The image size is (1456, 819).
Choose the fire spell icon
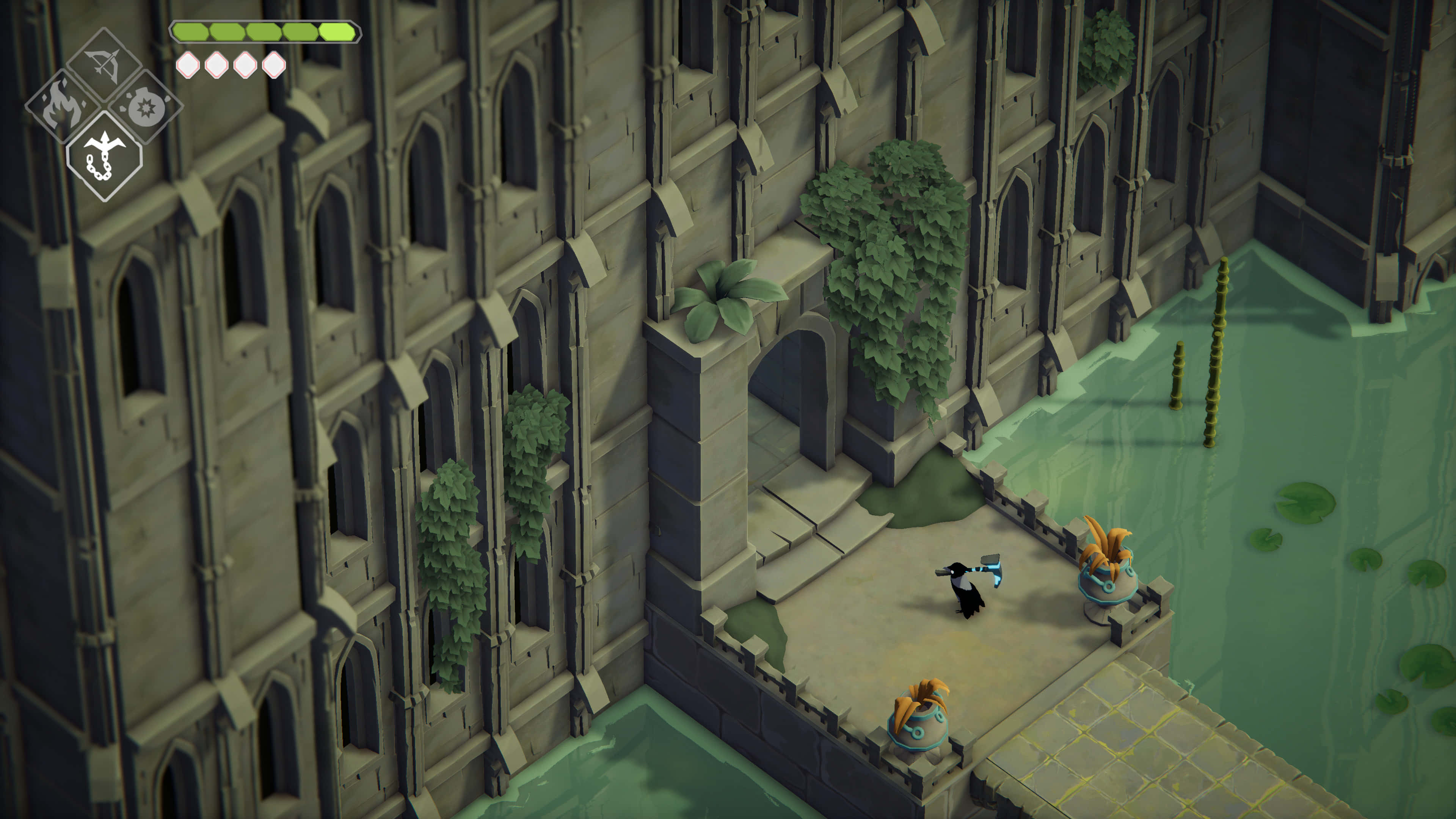[61, 106]
